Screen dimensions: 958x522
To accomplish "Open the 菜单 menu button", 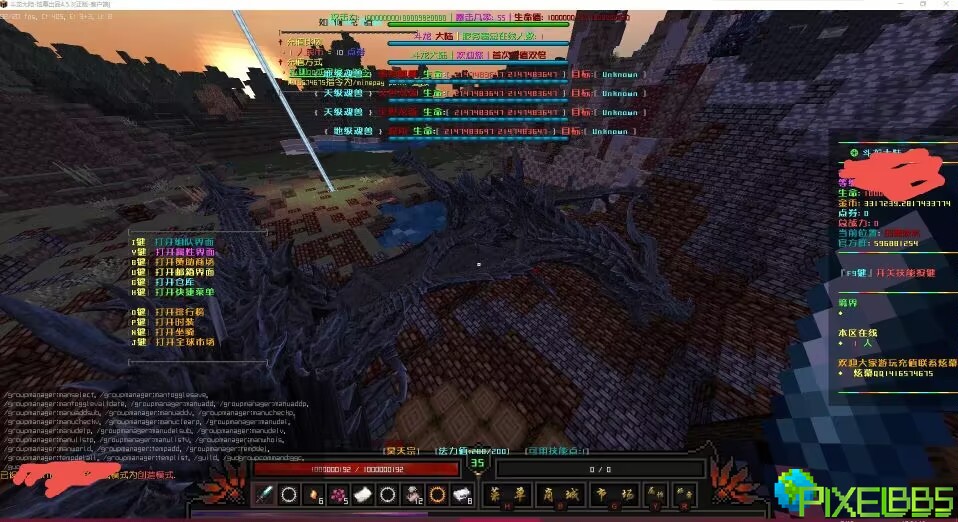I will pos(507,492).
